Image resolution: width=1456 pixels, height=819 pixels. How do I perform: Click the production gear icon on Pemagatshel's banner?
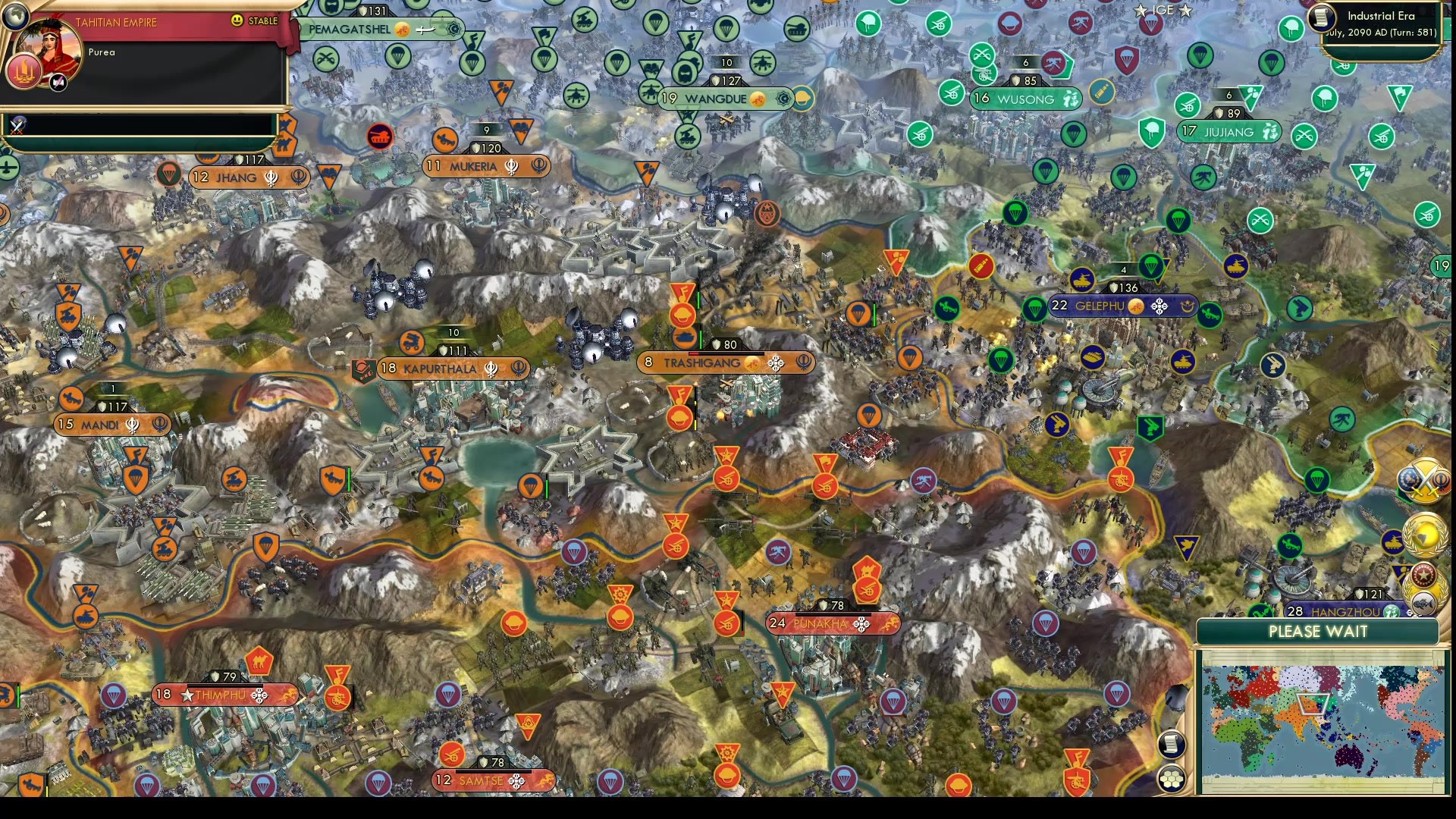(x=453, y=30)
